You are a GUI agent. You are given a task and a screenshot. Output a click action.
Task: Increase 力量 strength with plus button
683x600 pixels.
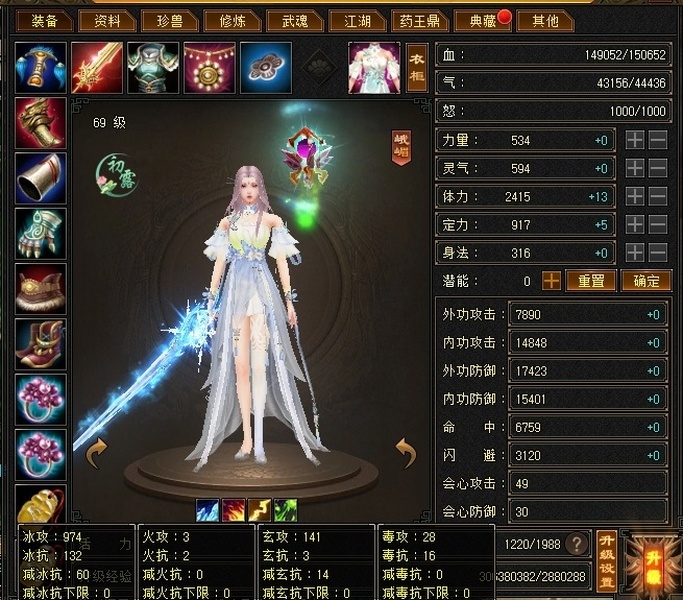point(634,141)
